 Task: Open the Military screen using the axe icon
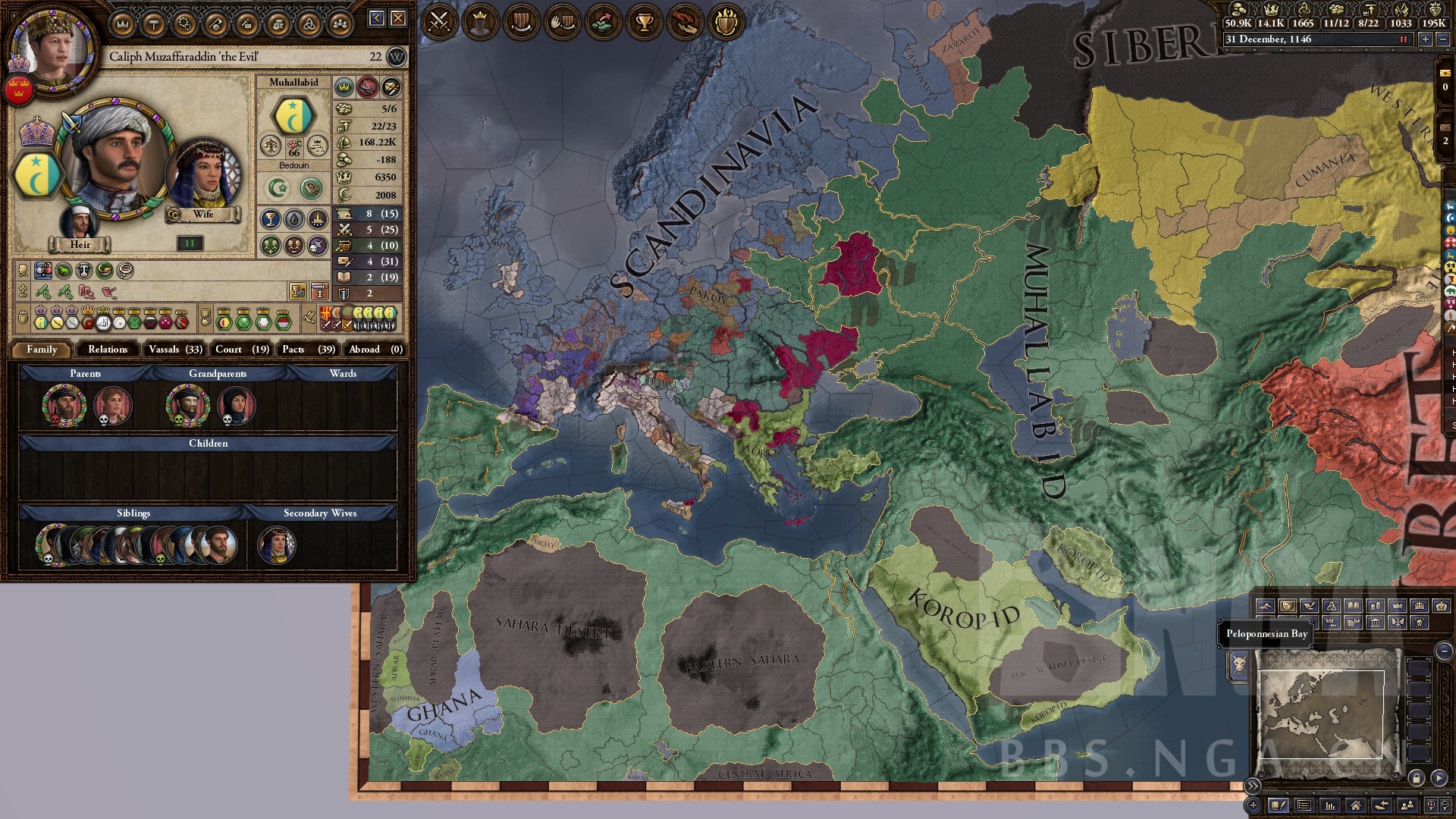coord(215,22)
